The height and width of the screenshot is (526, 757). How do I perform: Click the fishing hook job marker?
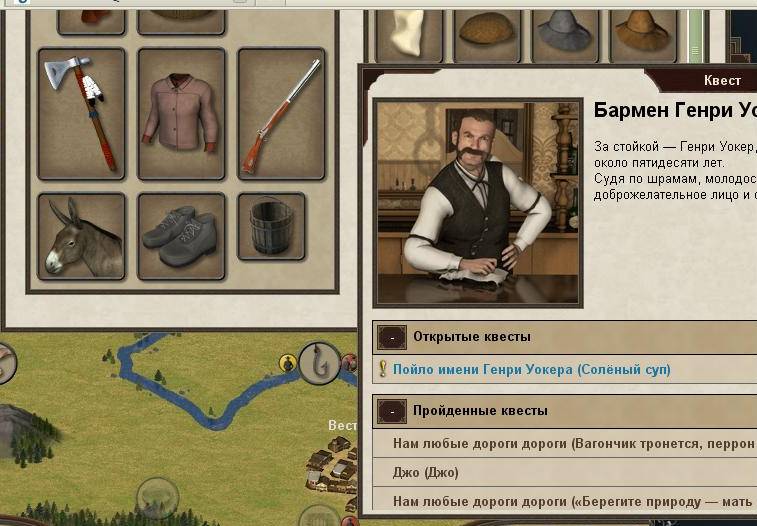[319, 362]
